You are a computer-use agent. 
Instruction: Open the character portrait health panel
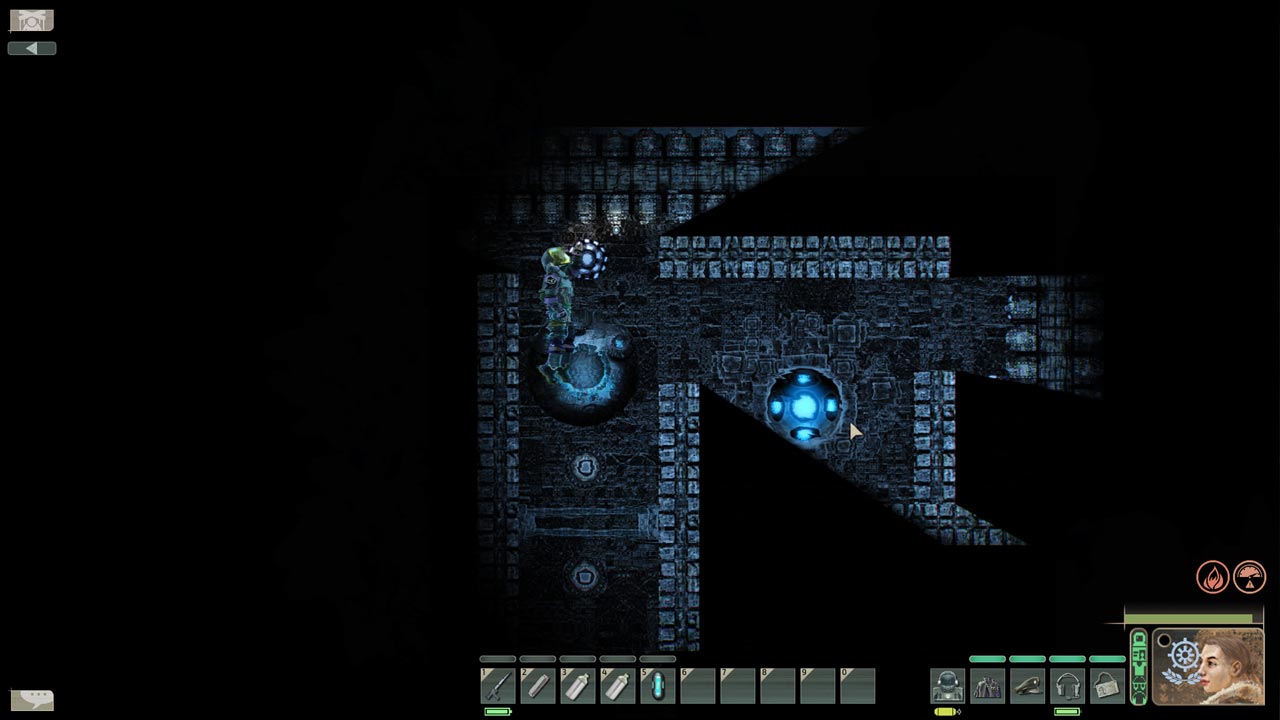1207,666
